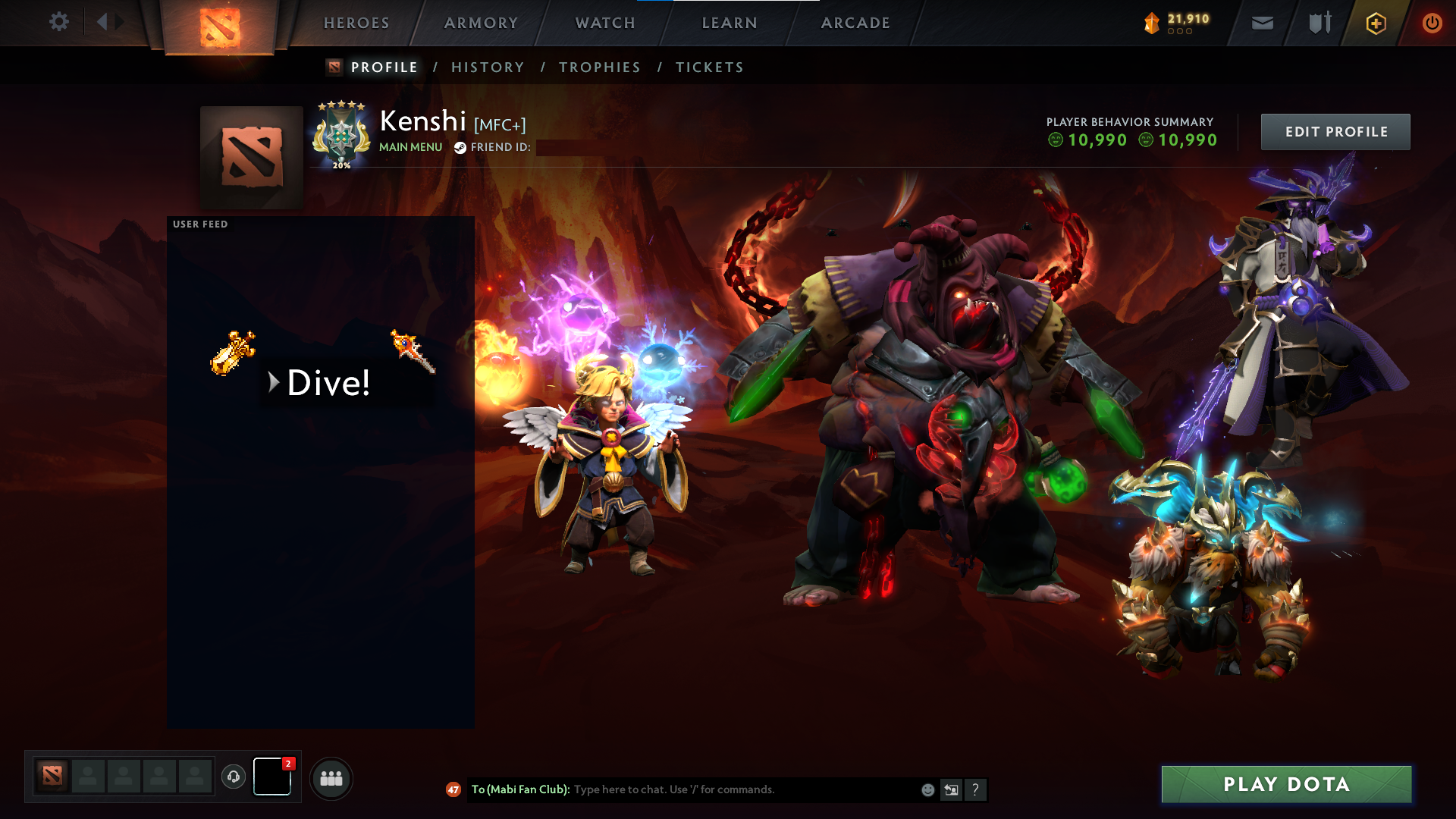1456x819 pixels.
Task: Open the mail/notifications inbox icon
Action: pyautogui.click(x=1261, y=23)
